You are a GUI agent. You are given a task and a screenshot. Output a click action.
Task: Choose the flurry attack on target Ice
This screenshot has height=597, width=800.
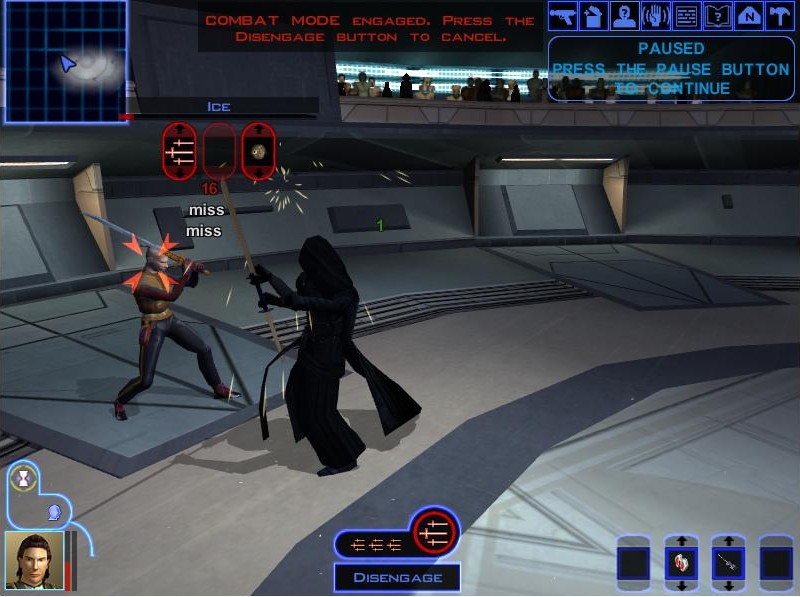(x=181, y=151)
